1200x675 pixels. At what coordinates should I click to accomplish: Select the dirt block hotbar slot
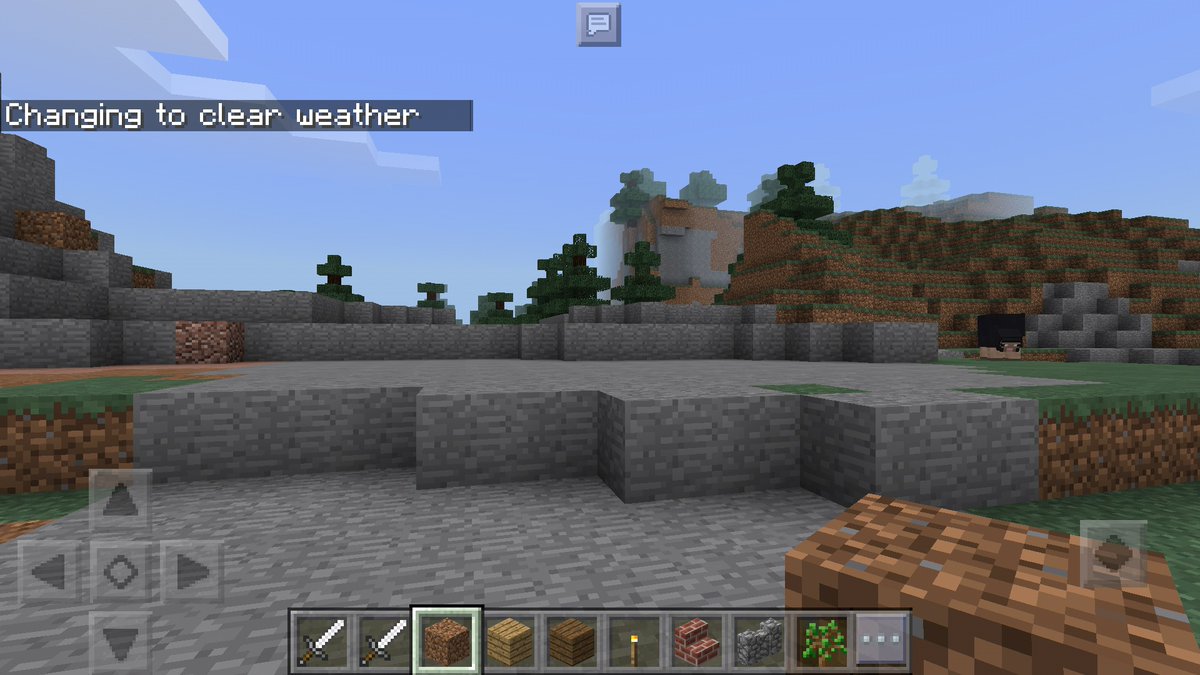point(447,641)
